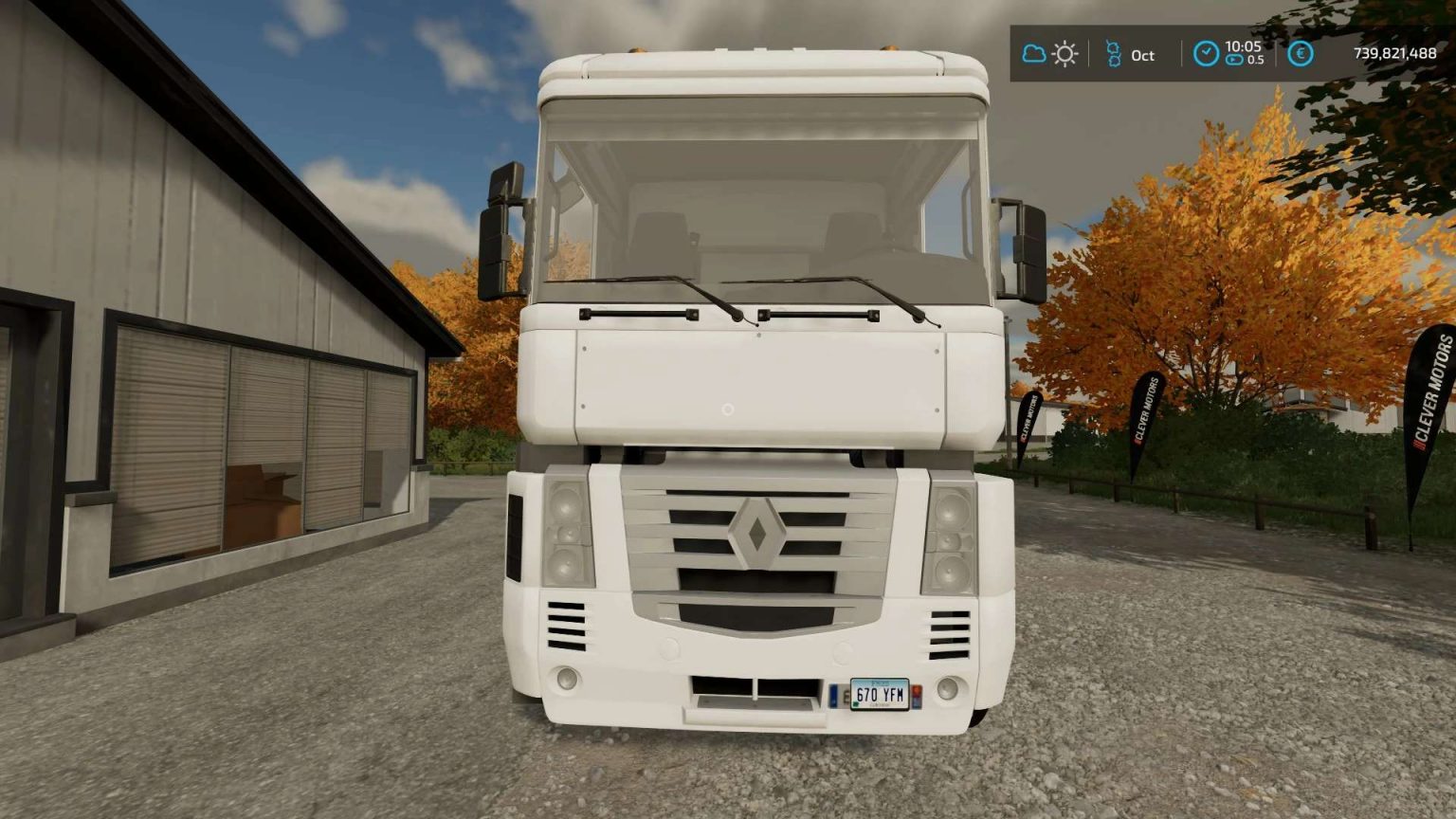This screenshot has height=819, width=1456.
Task: Open the clock time icon
Action: pos(1206,52)
